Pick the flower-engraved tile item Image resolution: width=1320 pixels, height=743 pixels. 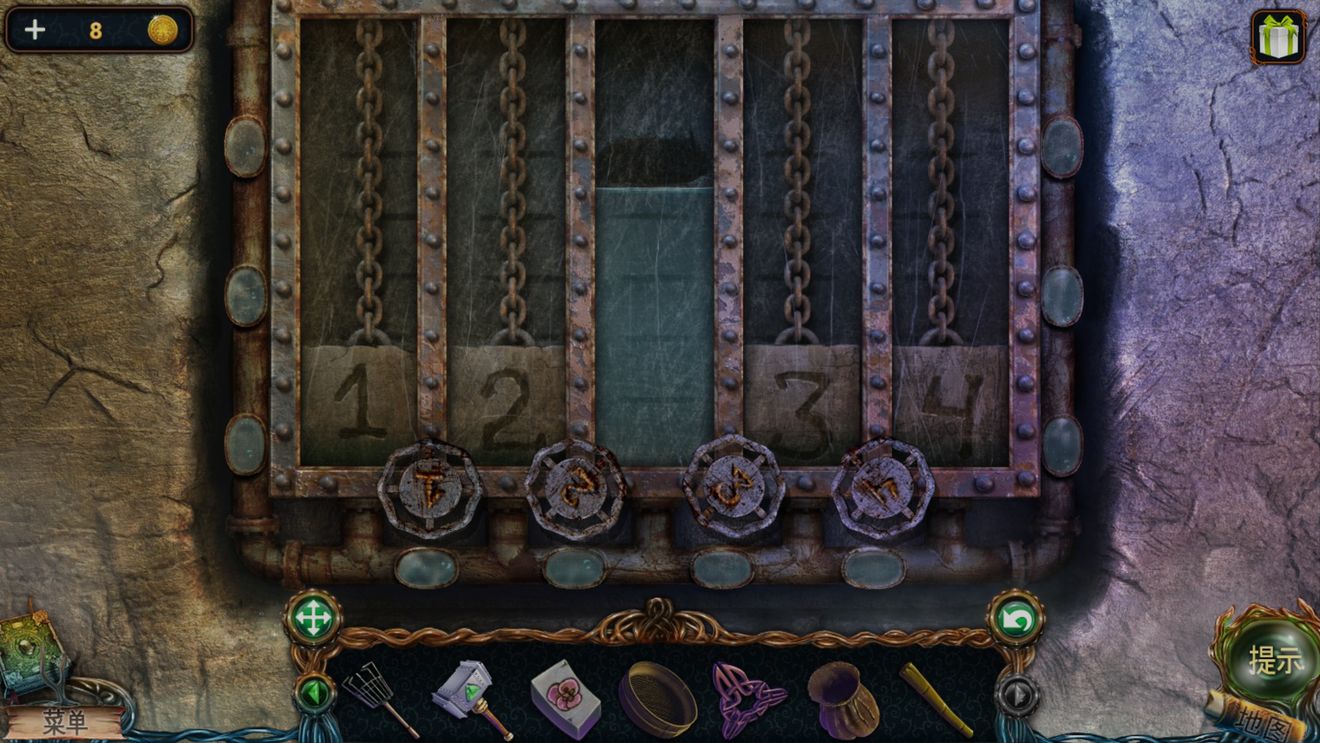pos(565,697)
